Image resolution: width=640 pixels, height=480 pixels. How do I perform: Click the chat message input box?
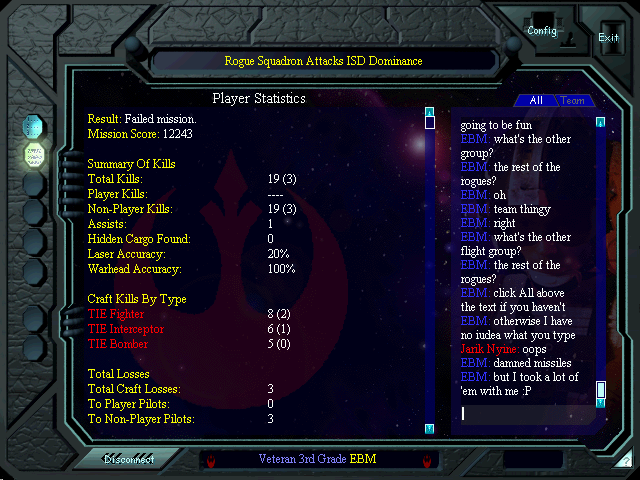(x=525, y=413)
